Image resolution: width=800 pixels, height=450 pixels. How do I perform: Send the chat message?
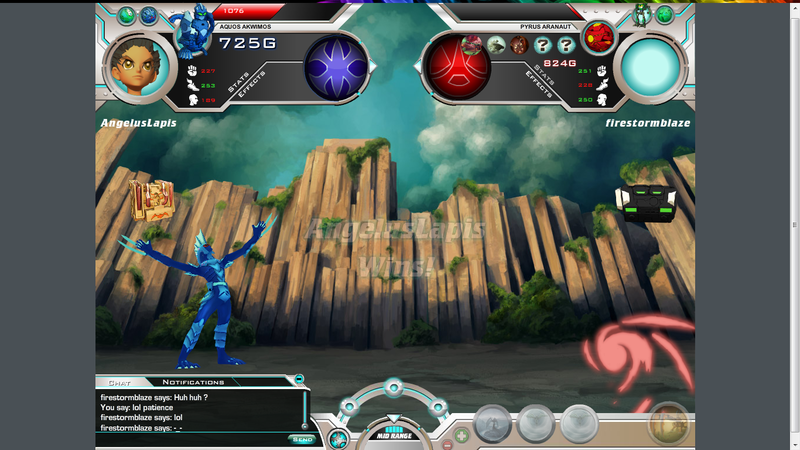[x=301, y=439]
